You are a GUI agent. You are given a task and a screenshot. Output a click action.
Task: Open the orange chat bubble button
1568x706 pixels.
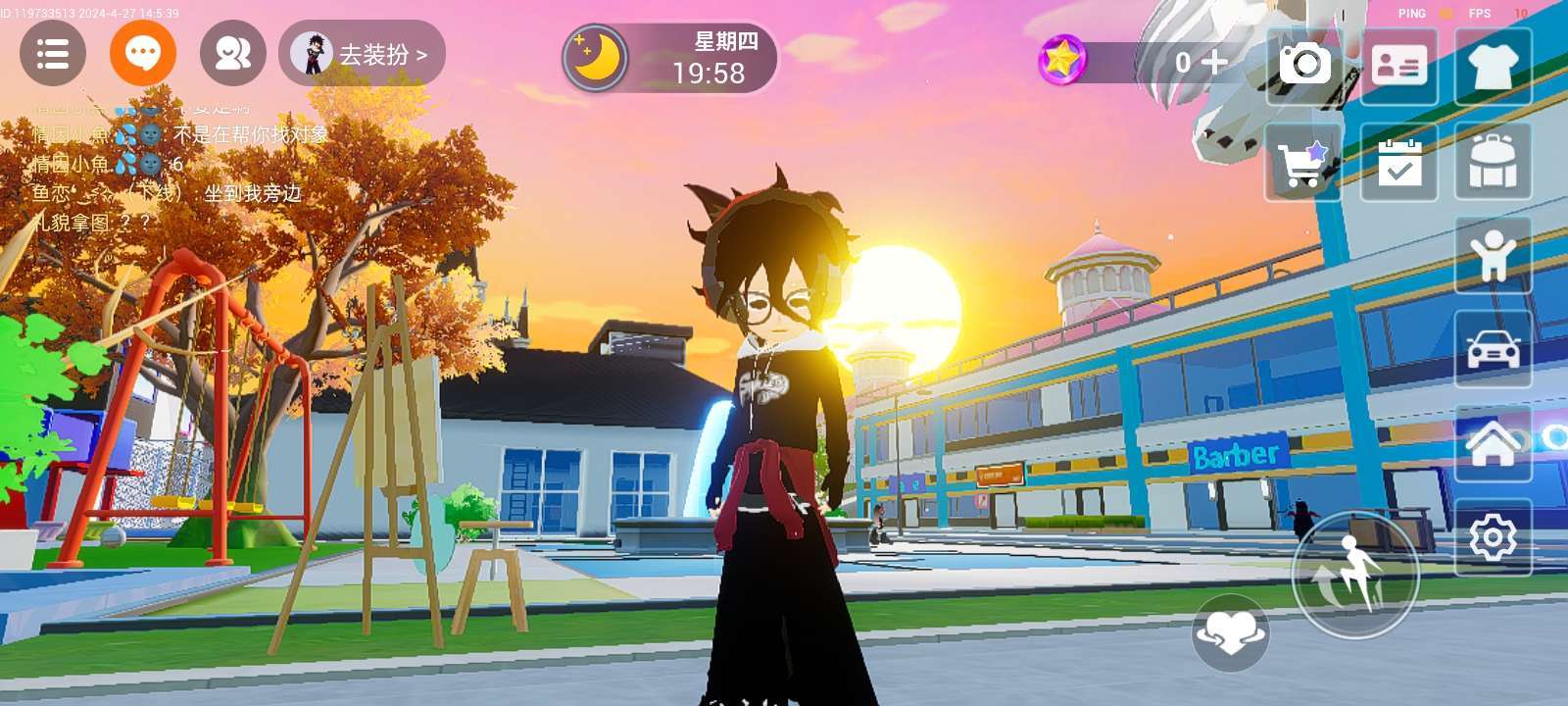(143, 54)
